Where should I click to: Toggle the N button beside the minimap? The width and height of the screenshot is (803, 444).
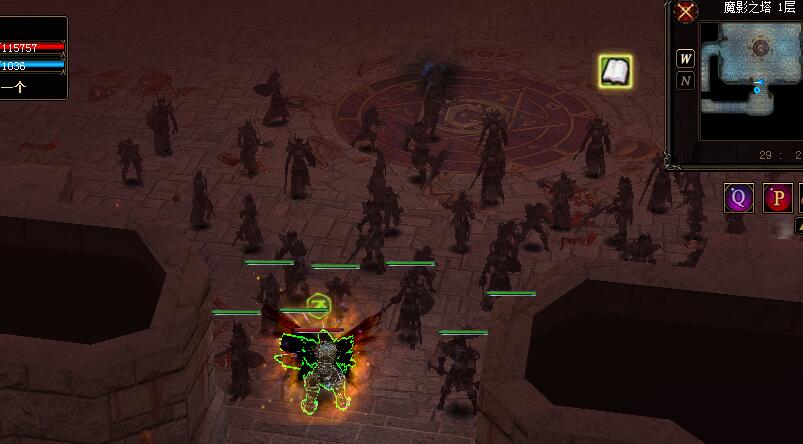tap(685, 81)
